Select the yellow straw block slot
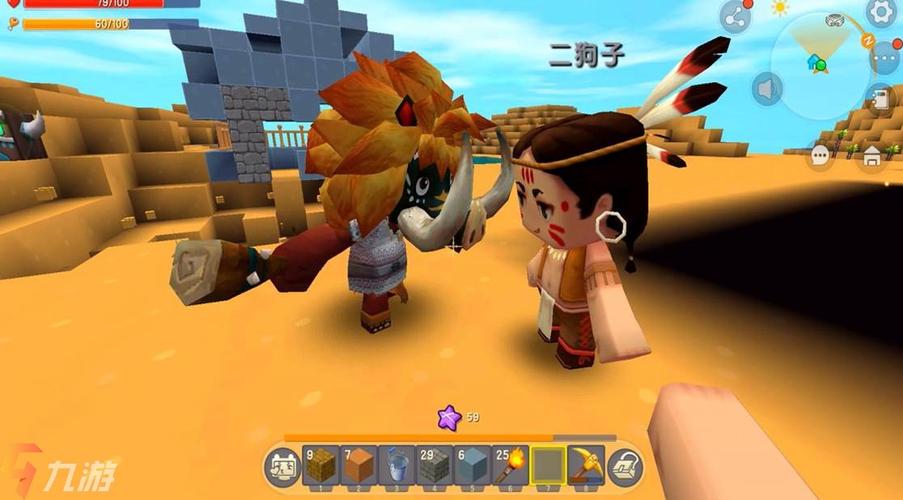Screen dimensions: 903x500 (321, 465)
